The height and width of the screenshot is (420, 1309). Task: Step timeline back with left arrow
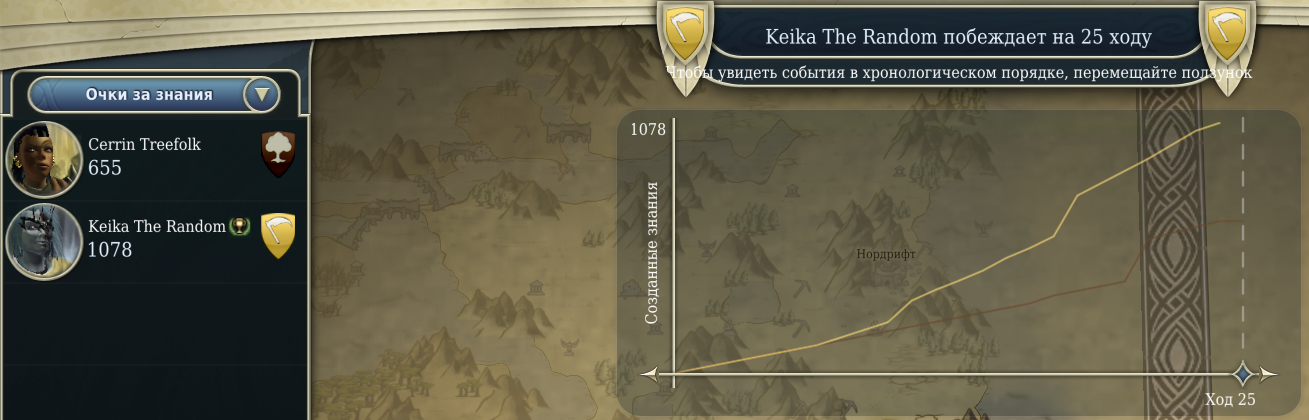pyautogui.click(x=650, y=375)
